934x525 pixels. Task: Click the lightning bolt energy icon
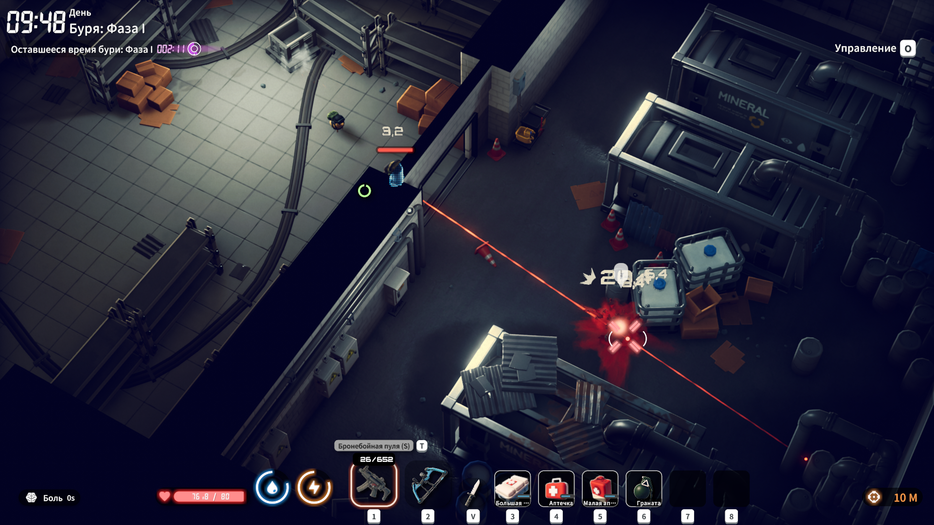pyautogui.click(x=314, y=488)
